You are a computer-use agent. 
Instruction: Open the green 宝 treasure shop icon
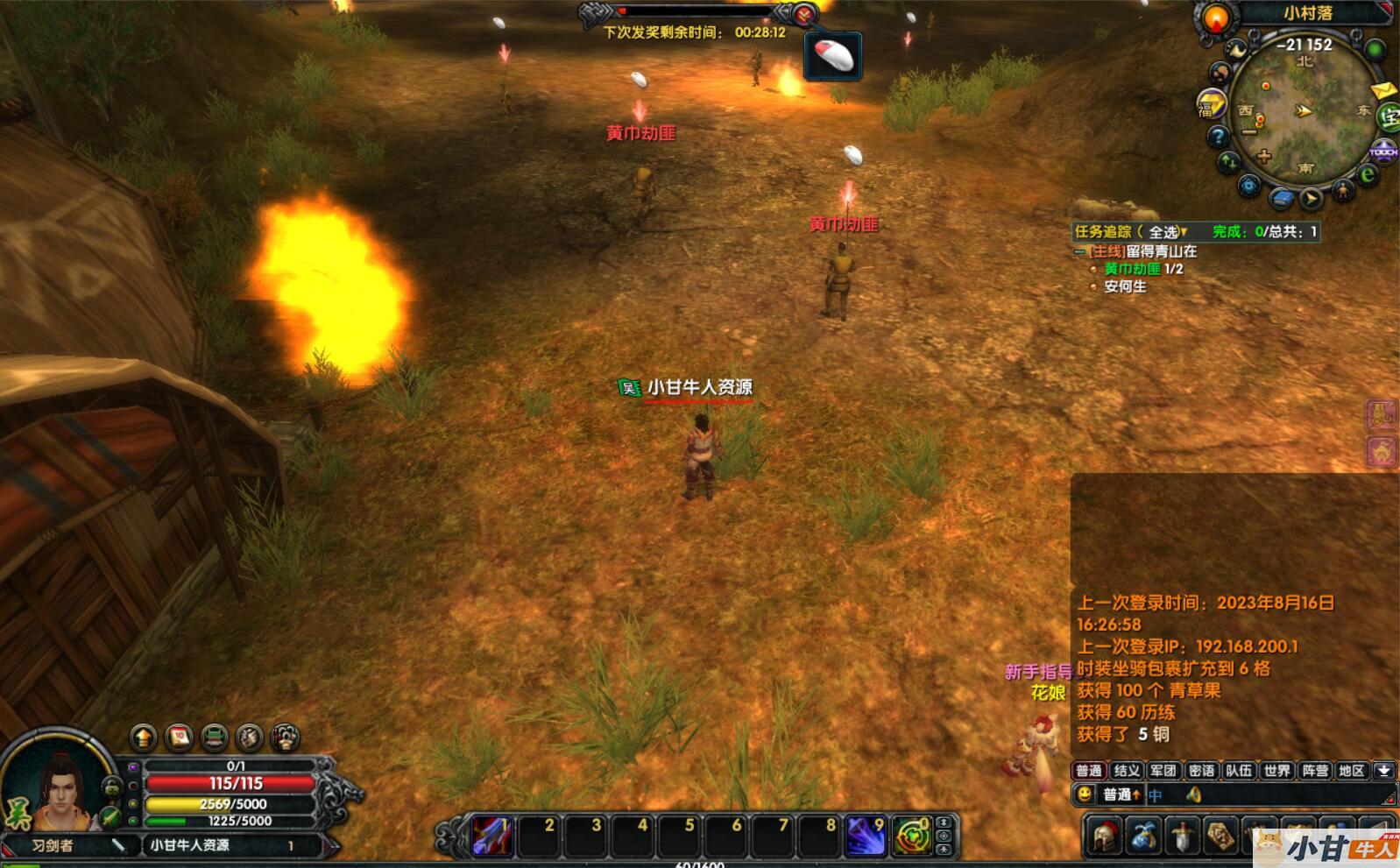click(1389, 116)
